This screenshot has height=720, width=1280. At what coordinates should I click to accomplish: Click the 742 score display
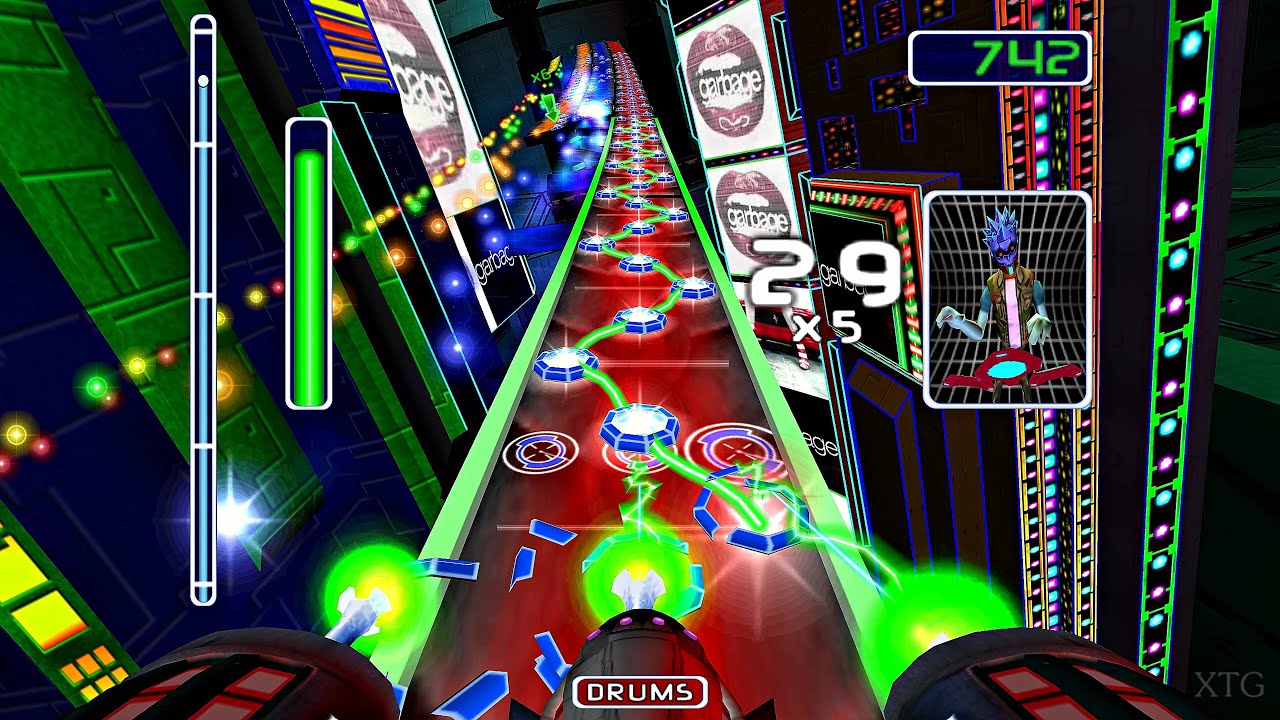1000,60
